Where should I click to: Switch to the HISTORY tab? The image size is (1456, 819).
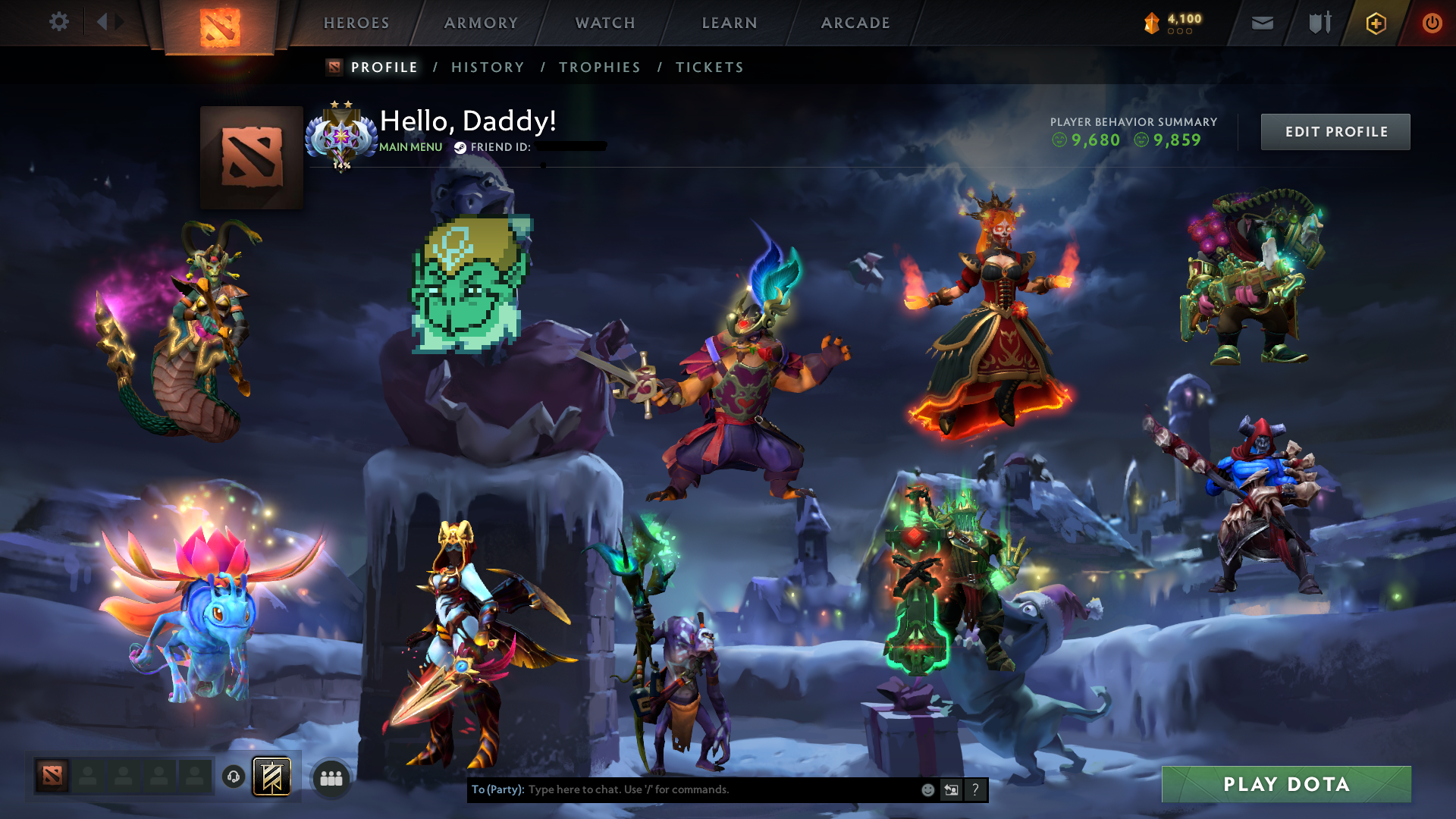[x=487, y=67]
